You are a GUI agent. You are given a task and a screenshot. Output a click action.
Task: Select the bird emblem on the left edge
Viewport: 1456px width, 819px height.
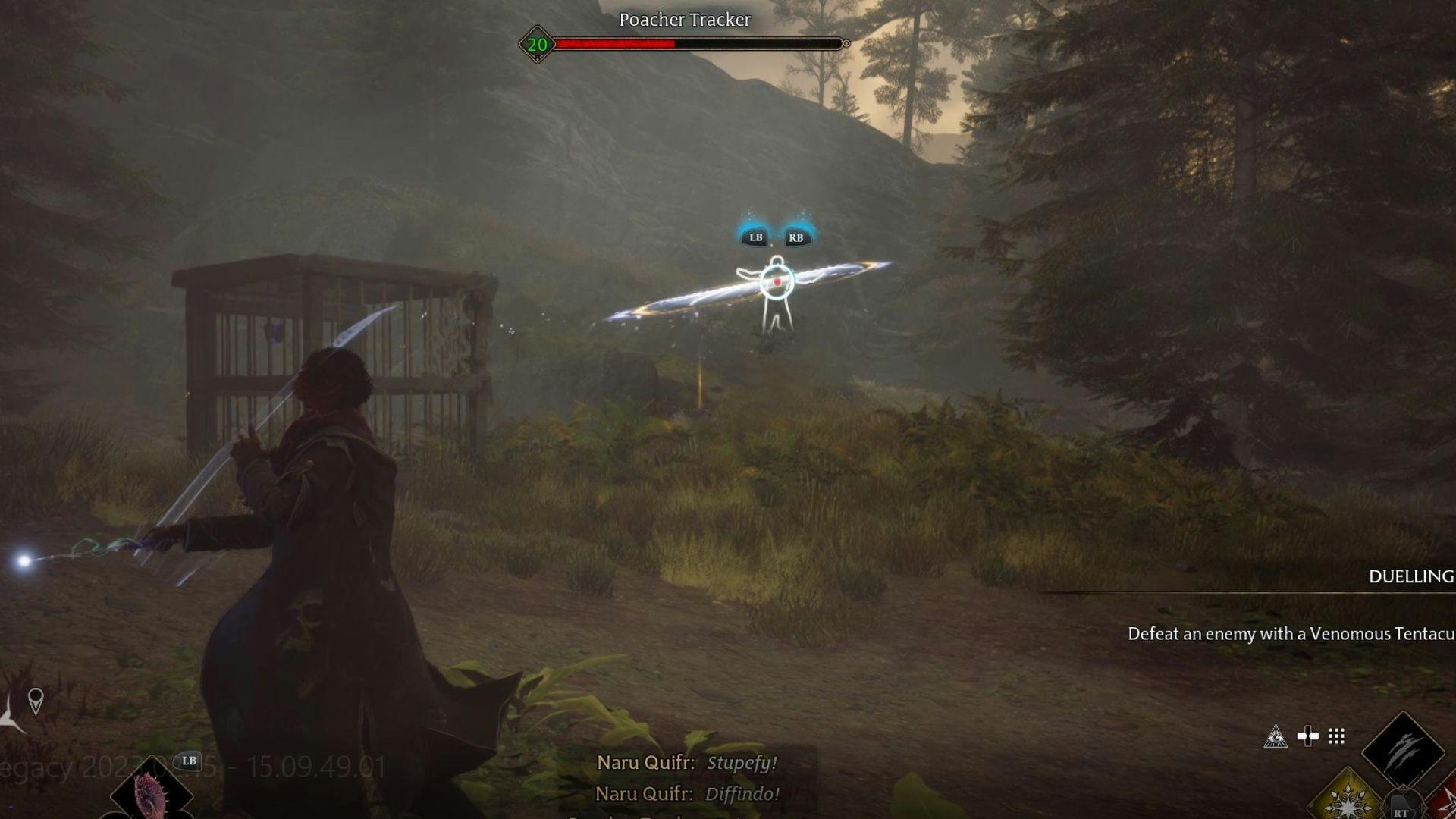tap(6, 719)
